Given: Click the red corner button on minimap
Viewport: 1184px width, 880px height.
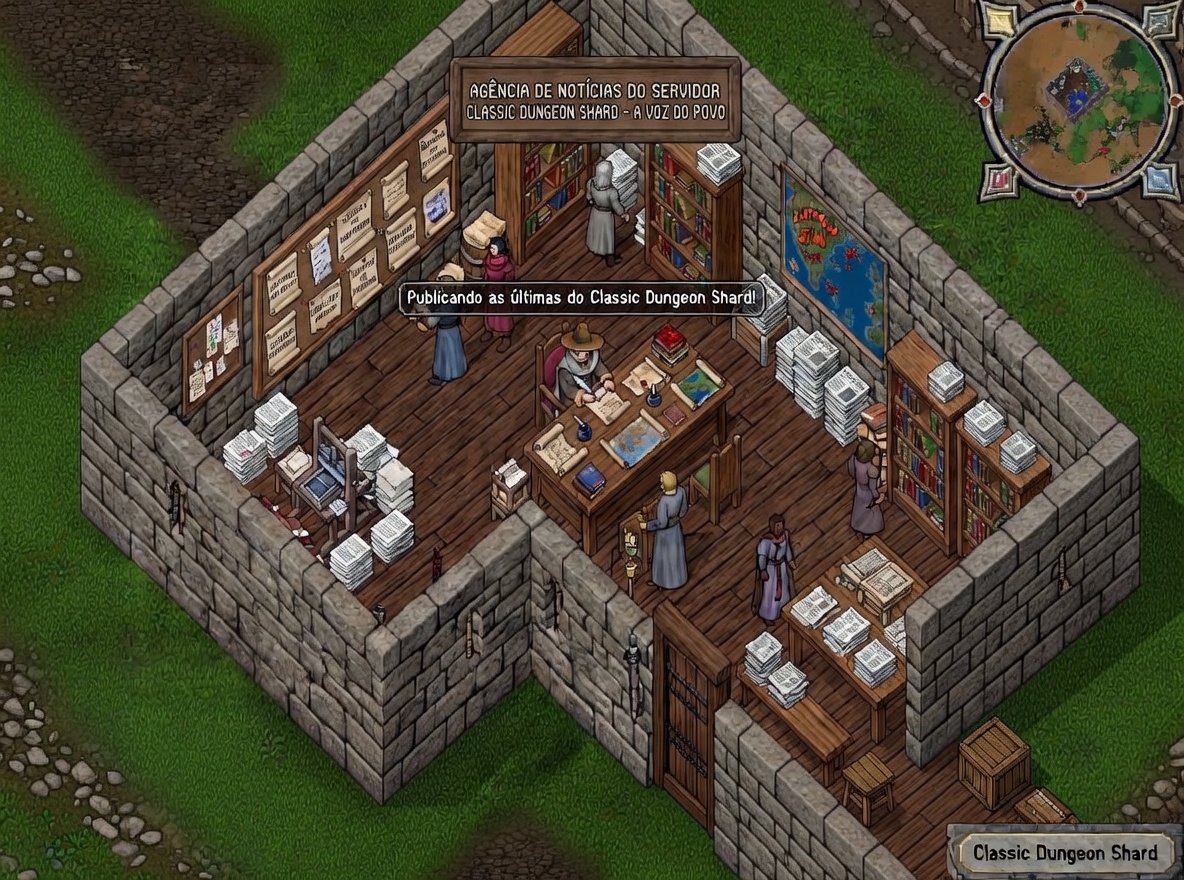Looking at the screenshot, I should pyautogui.click(x=1000, y=181).
